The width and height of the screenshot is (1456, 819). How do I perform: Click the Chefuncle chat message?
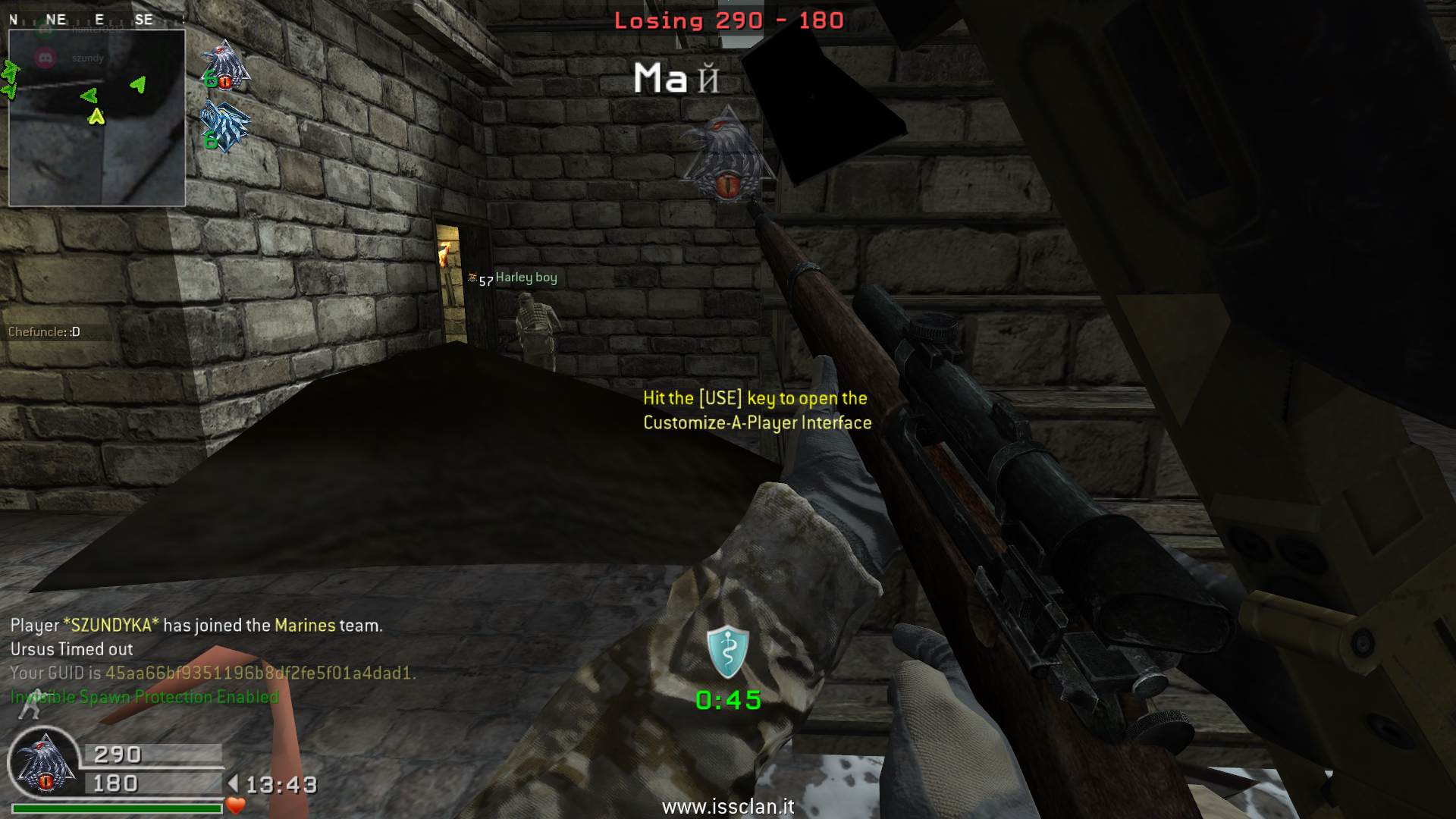(44, 331)
